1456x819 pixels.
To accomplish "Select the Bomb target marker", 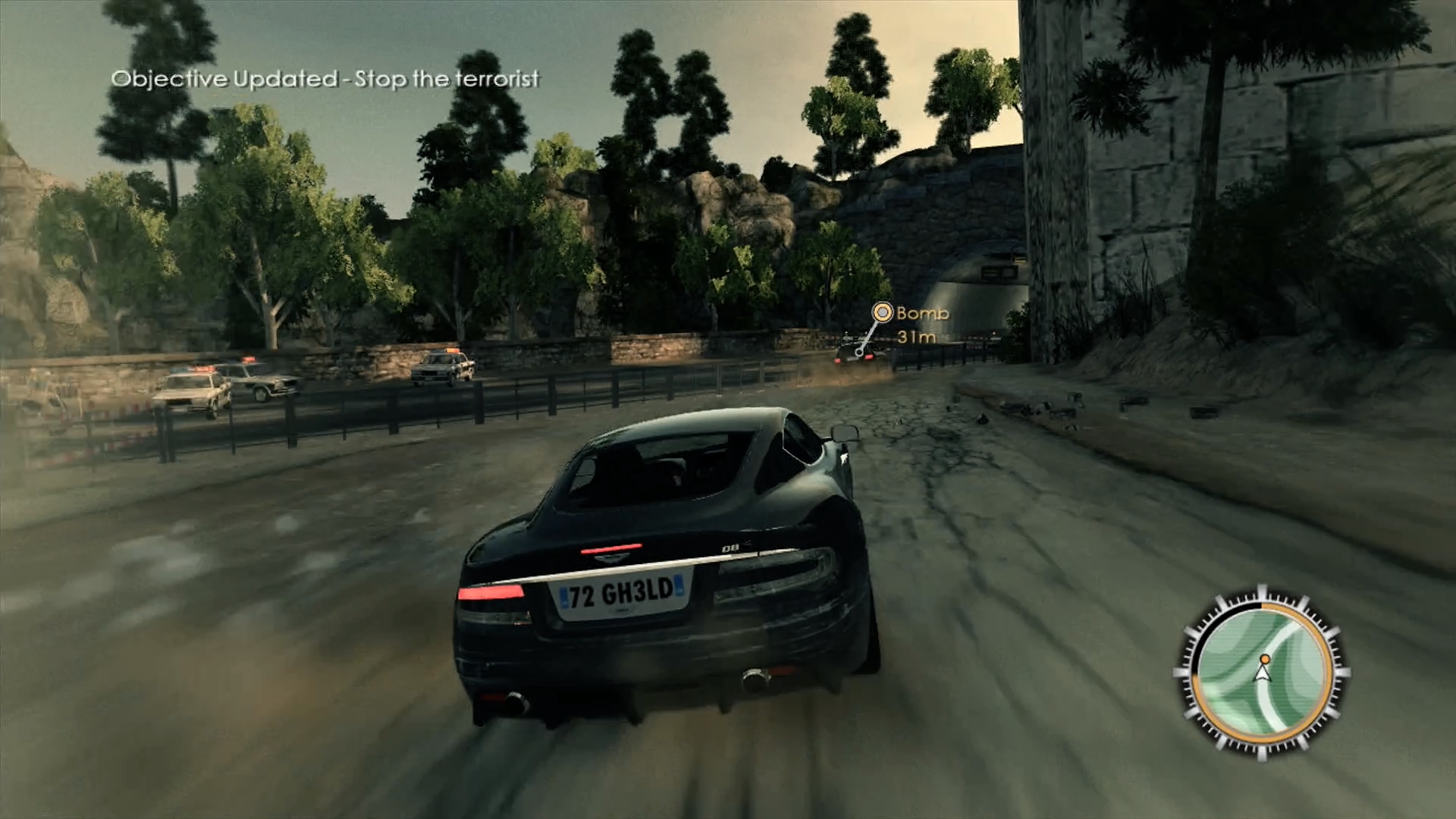I will click(882, 312).
